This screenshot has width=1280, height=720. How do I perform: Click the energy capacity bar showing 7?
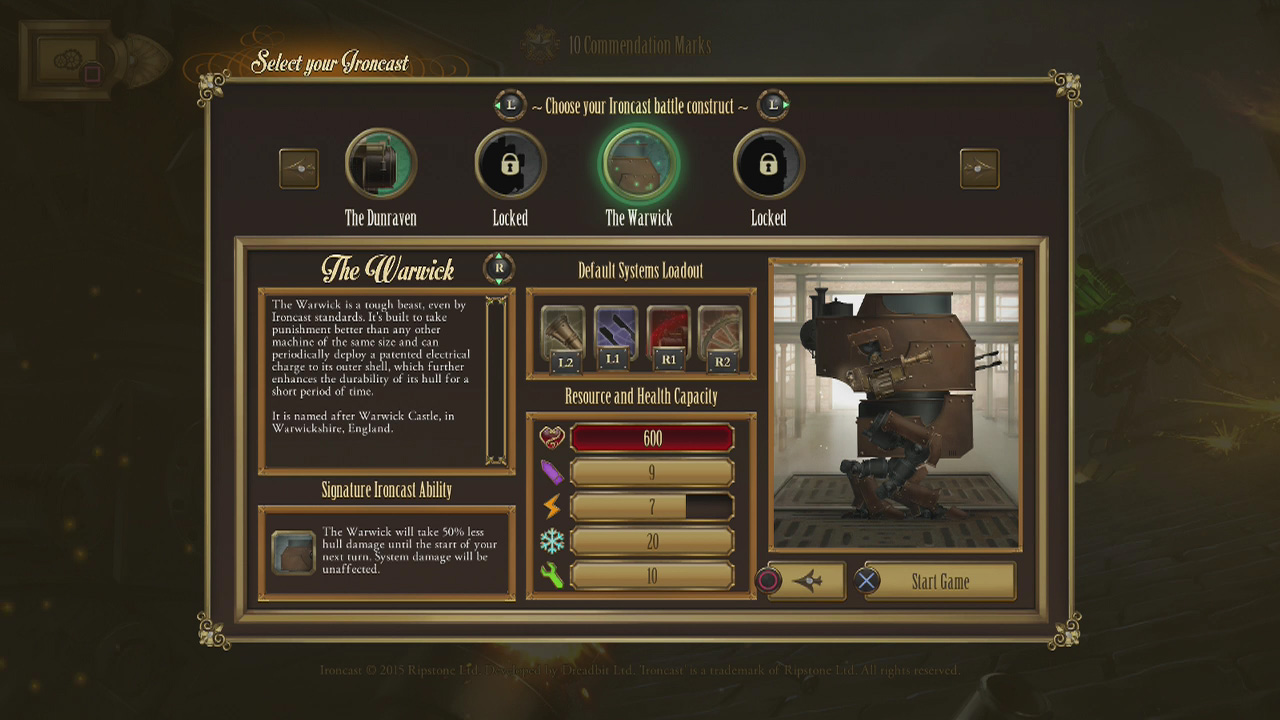650,507
